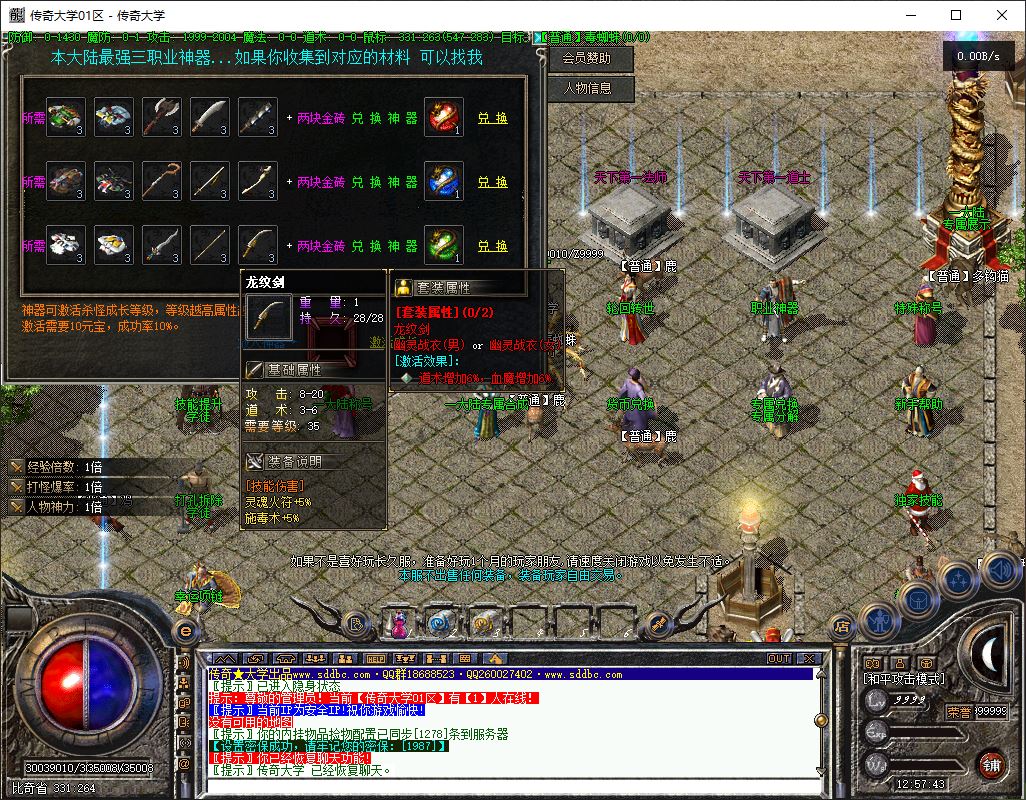This screenshot has width=1026, height=800.
Task: Click the OUT button above chat
Action: (x=778, y=658)
